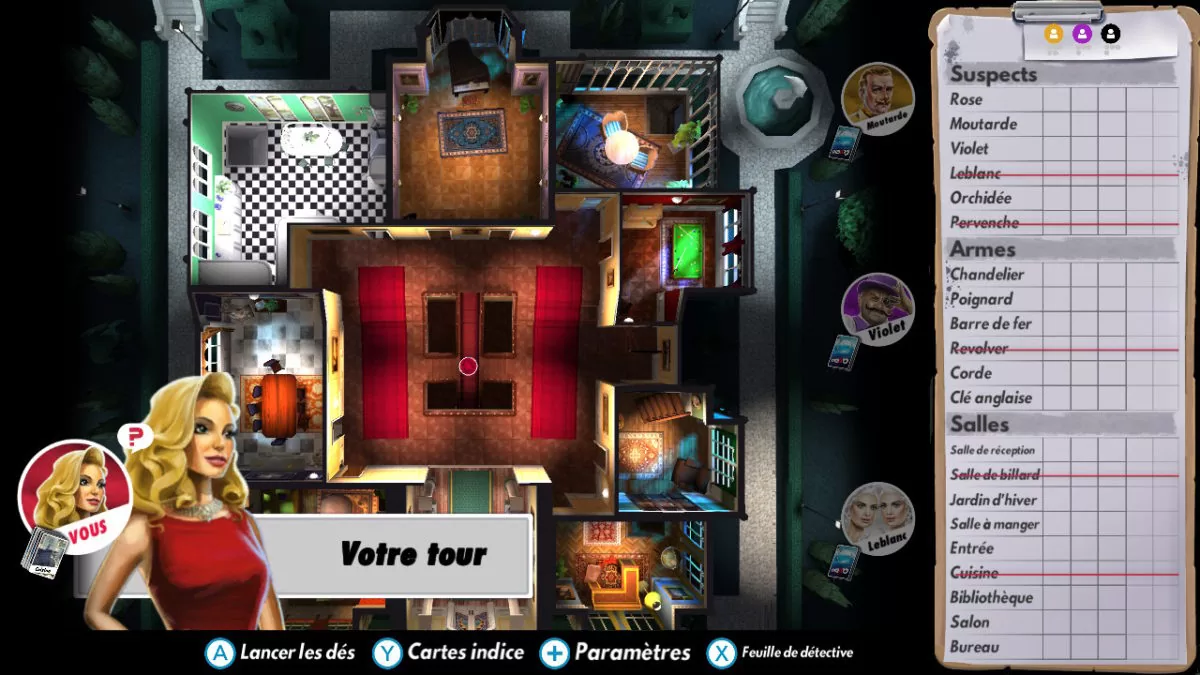Mark the Bibliothèque room row
This screenshot has height=675, width=1200.
[991, 598]
